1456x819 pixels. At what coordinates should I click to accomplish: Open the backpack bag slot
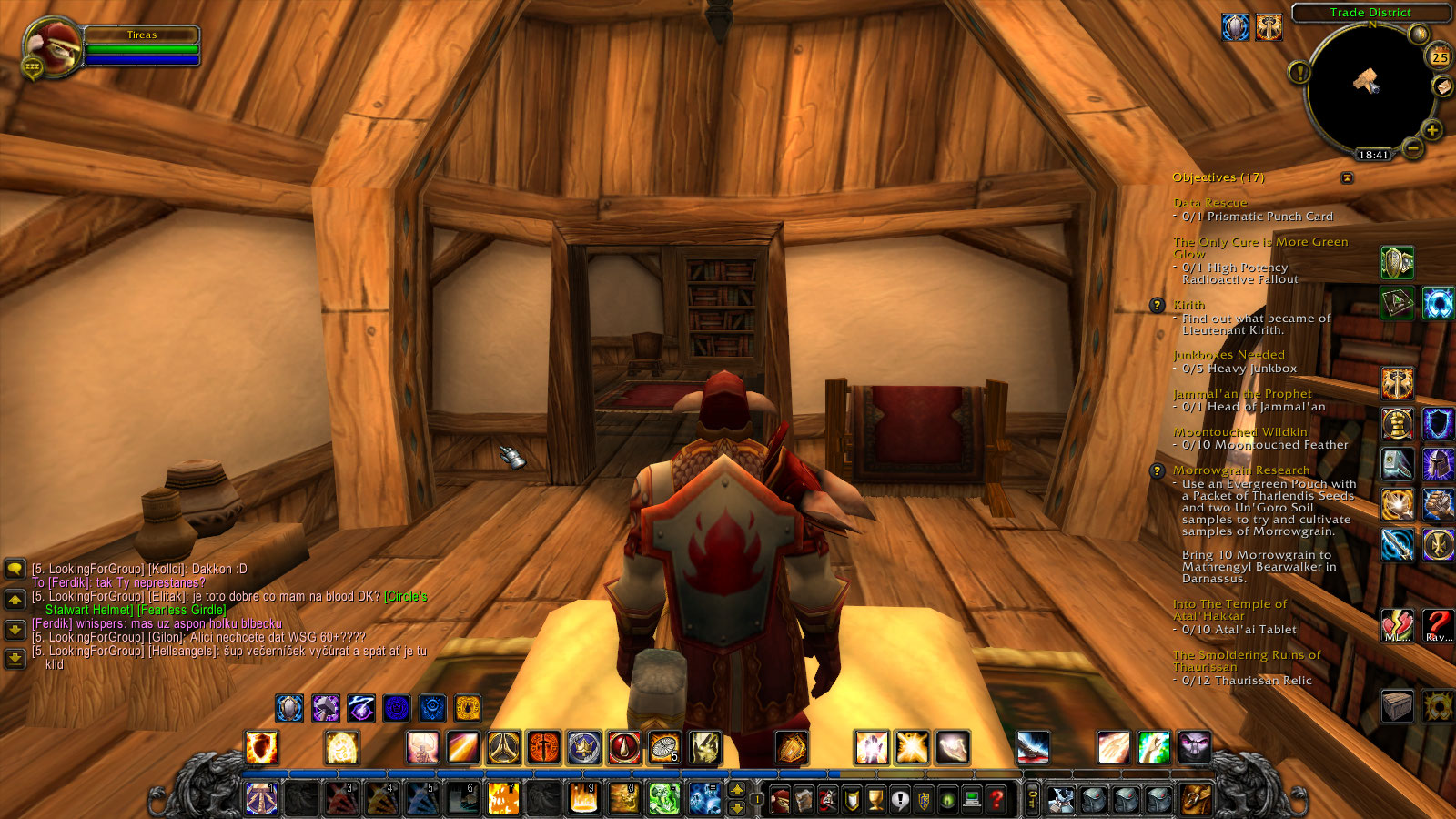[x=1194, y=800]
